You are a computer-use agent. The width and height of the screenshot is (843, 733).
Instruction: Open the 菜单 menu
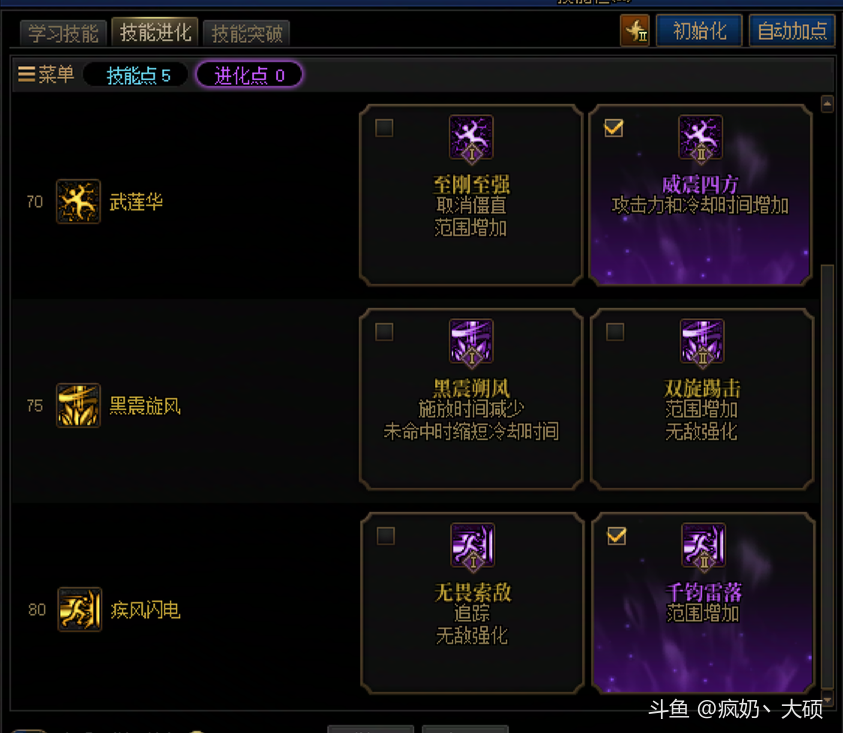[x=46, y=75]
